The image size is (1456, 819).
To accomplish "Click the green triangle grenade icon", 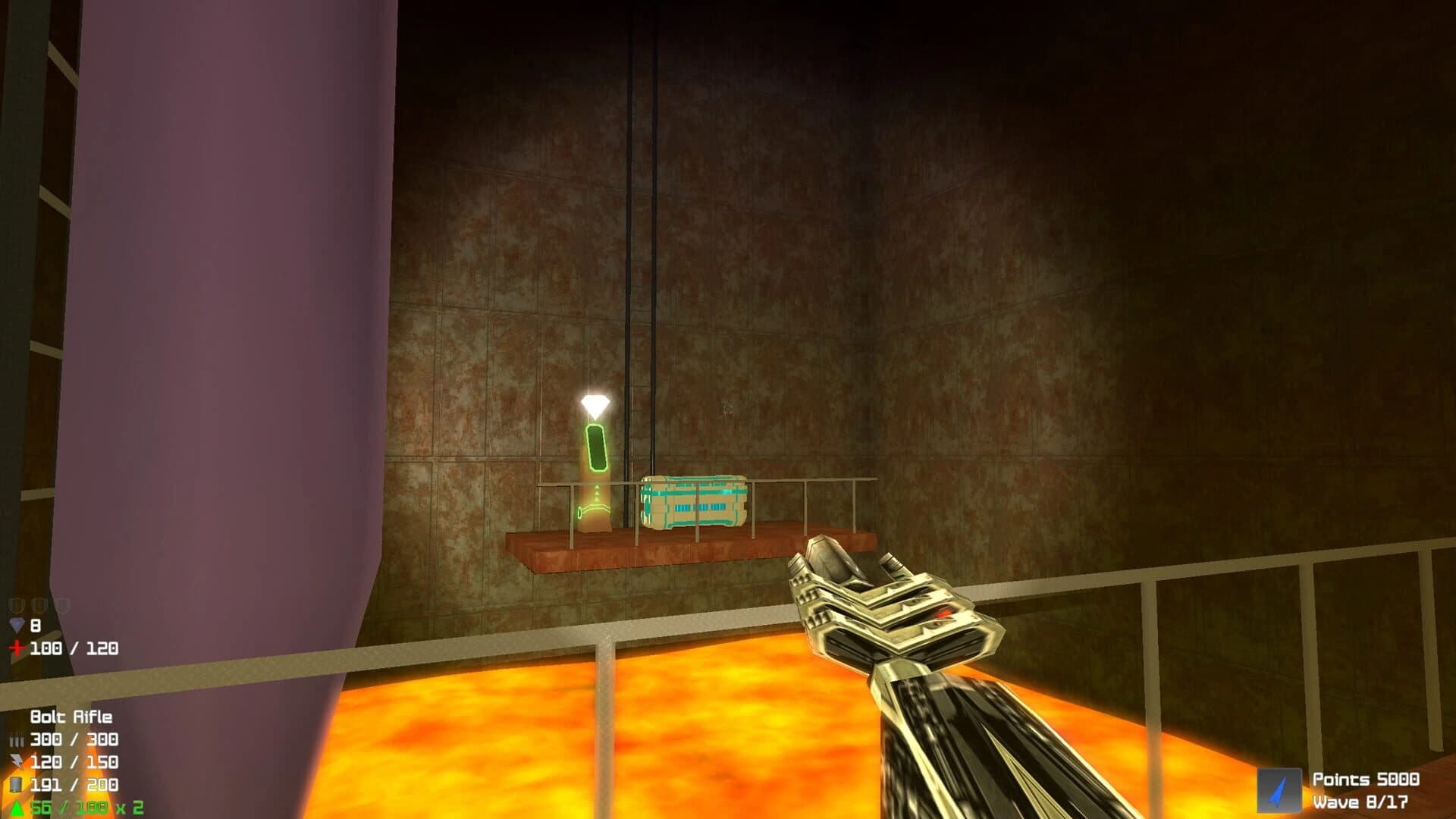I will click(x=15, y=805).
